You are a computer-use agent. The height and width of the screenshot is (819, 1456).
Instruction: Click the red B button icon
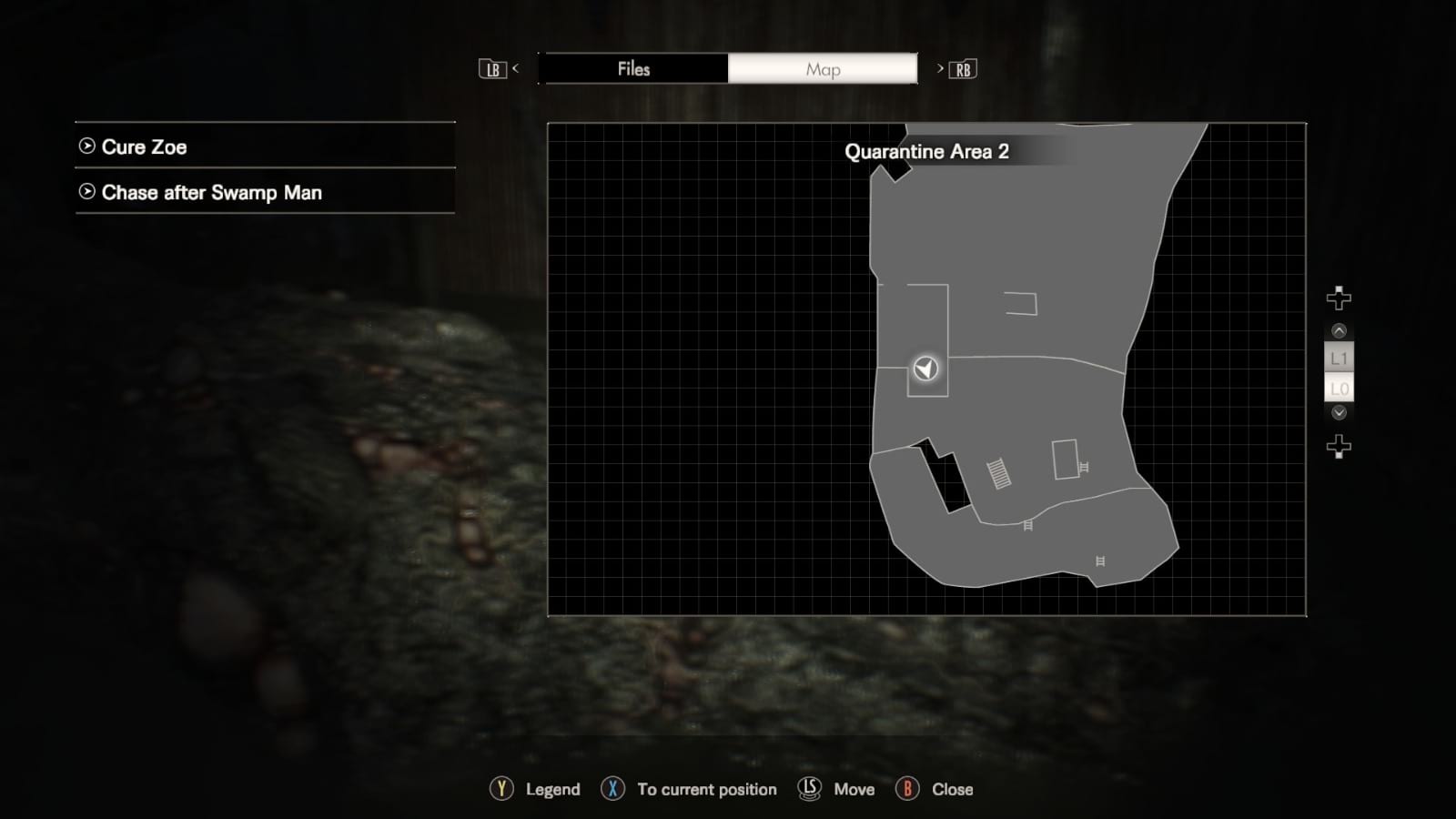tap(909, 789)
